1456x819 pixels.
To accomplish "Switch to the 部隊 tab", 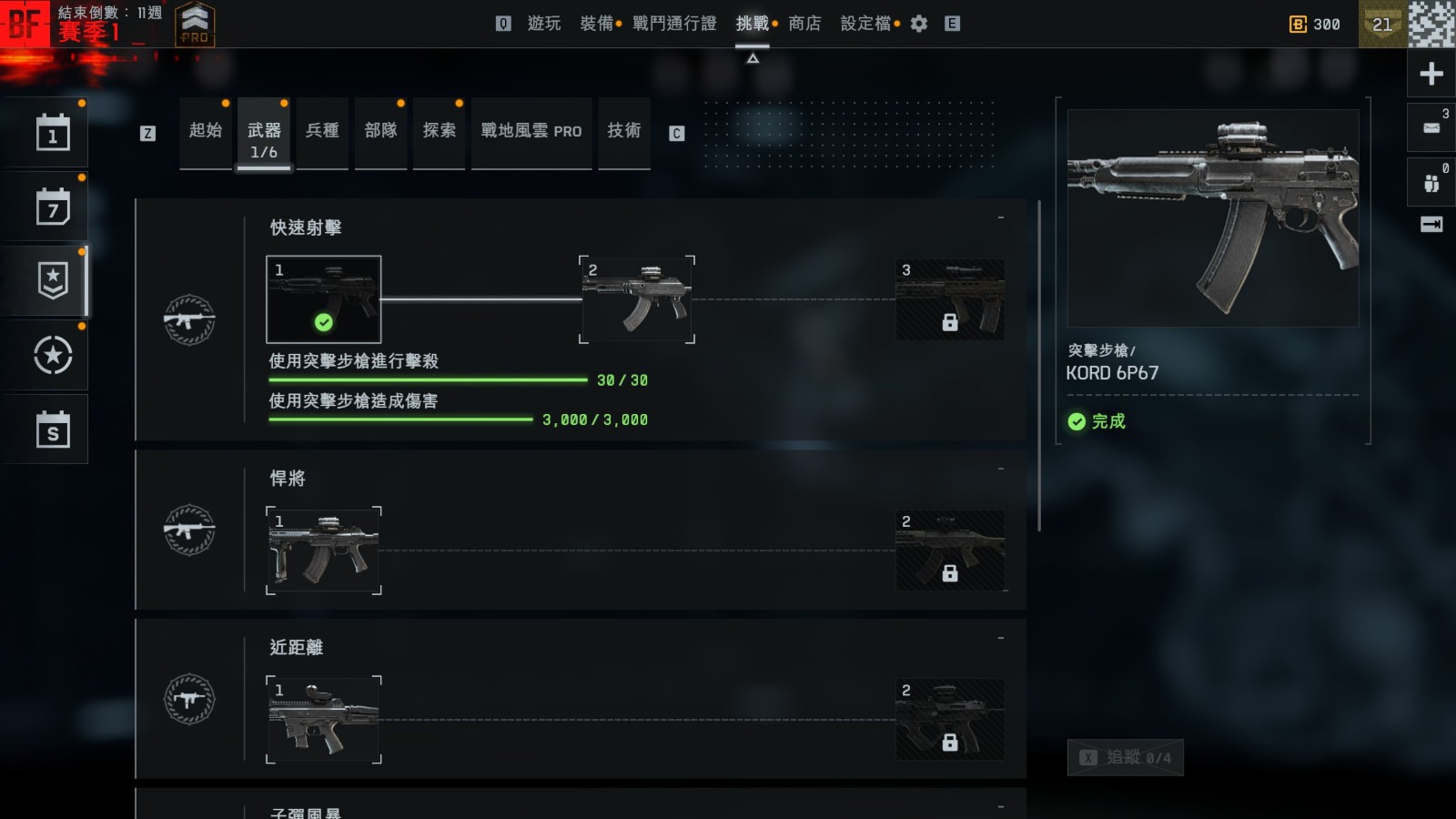I will pyautogui.click(x=380, y=131).
